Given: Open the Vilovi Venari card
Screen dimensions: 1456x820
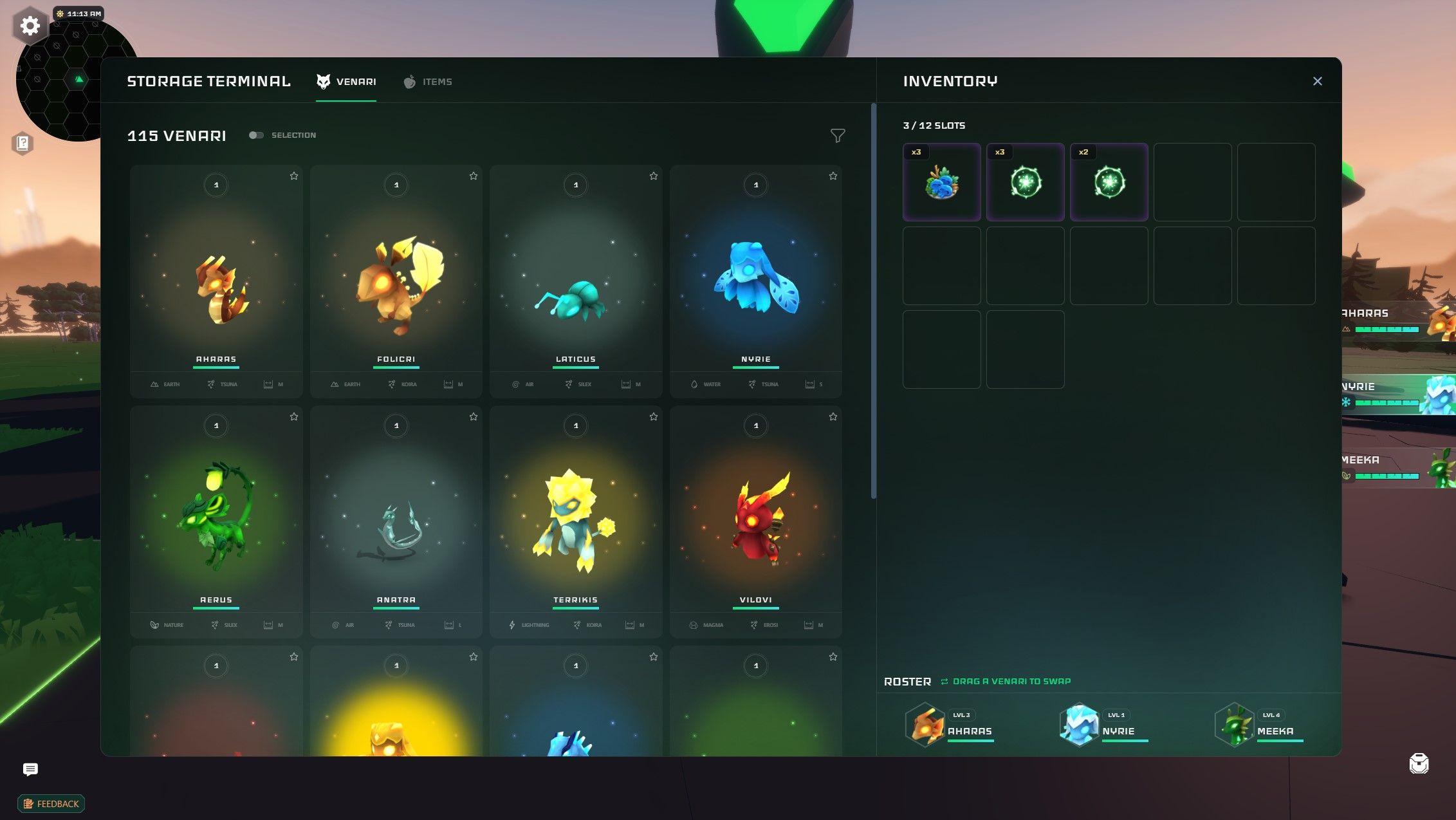Looking at the screenshot, I should (x=755, y=521).
